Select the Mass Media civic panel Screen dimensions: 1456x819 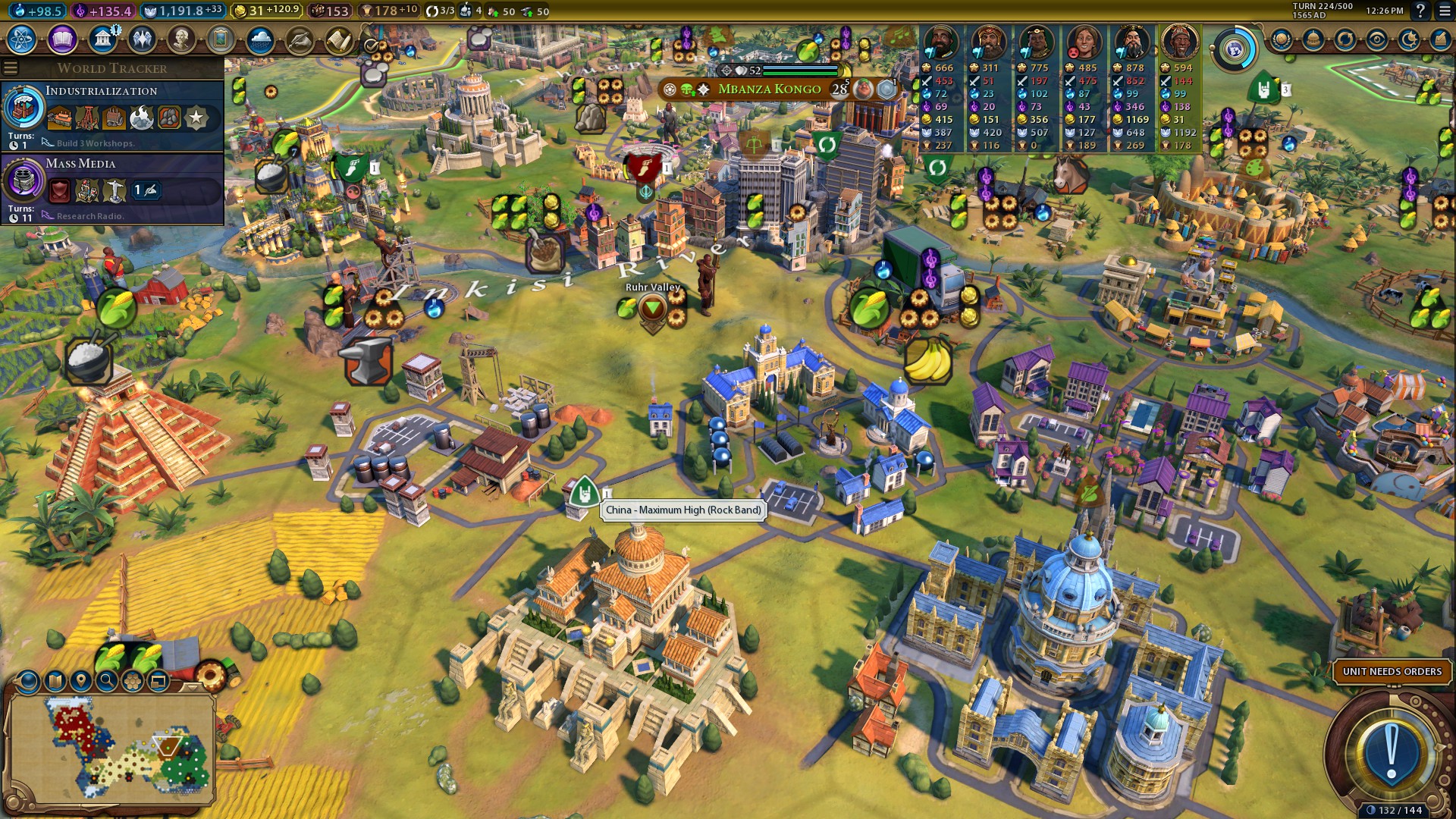(114, 189)
